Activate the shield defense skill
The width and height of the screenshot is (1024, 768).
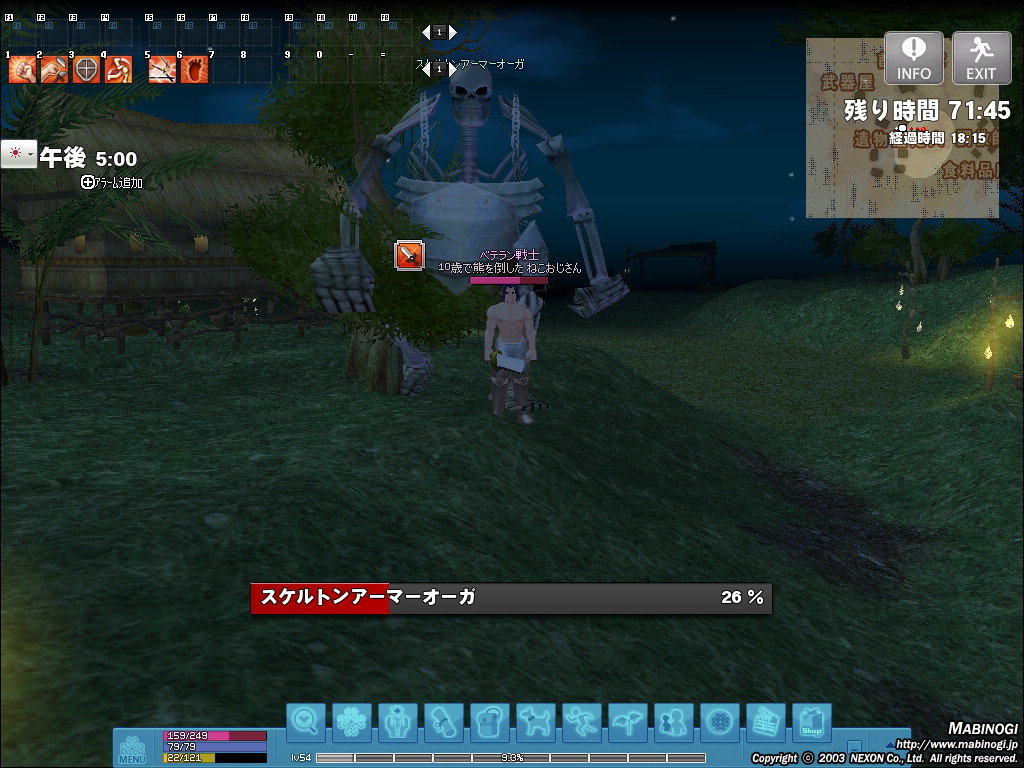tap(87, 69)
